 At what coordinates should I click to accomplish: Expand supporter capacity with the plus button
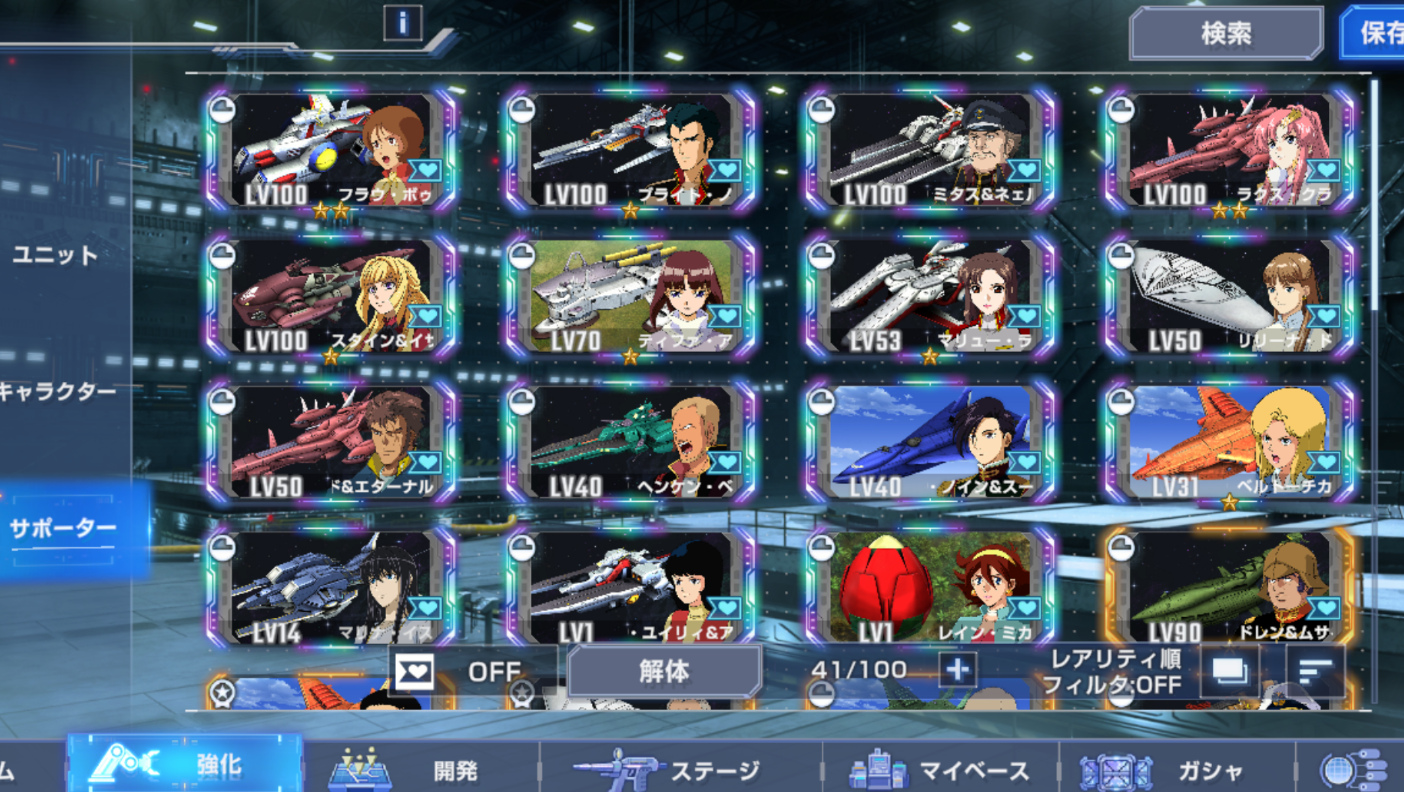[957, 670]
